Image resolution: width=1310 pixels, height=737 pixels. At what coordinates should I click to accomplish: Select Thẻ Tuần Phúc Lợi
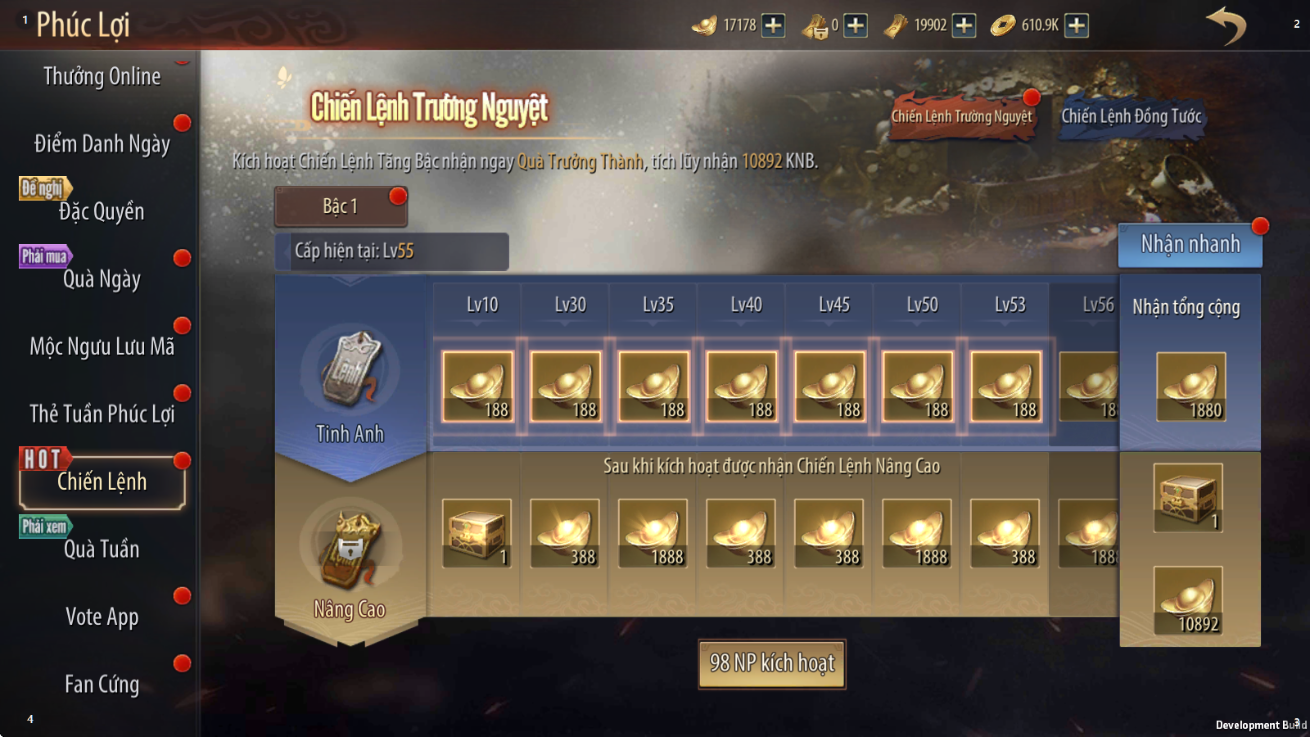pos(102,414)
